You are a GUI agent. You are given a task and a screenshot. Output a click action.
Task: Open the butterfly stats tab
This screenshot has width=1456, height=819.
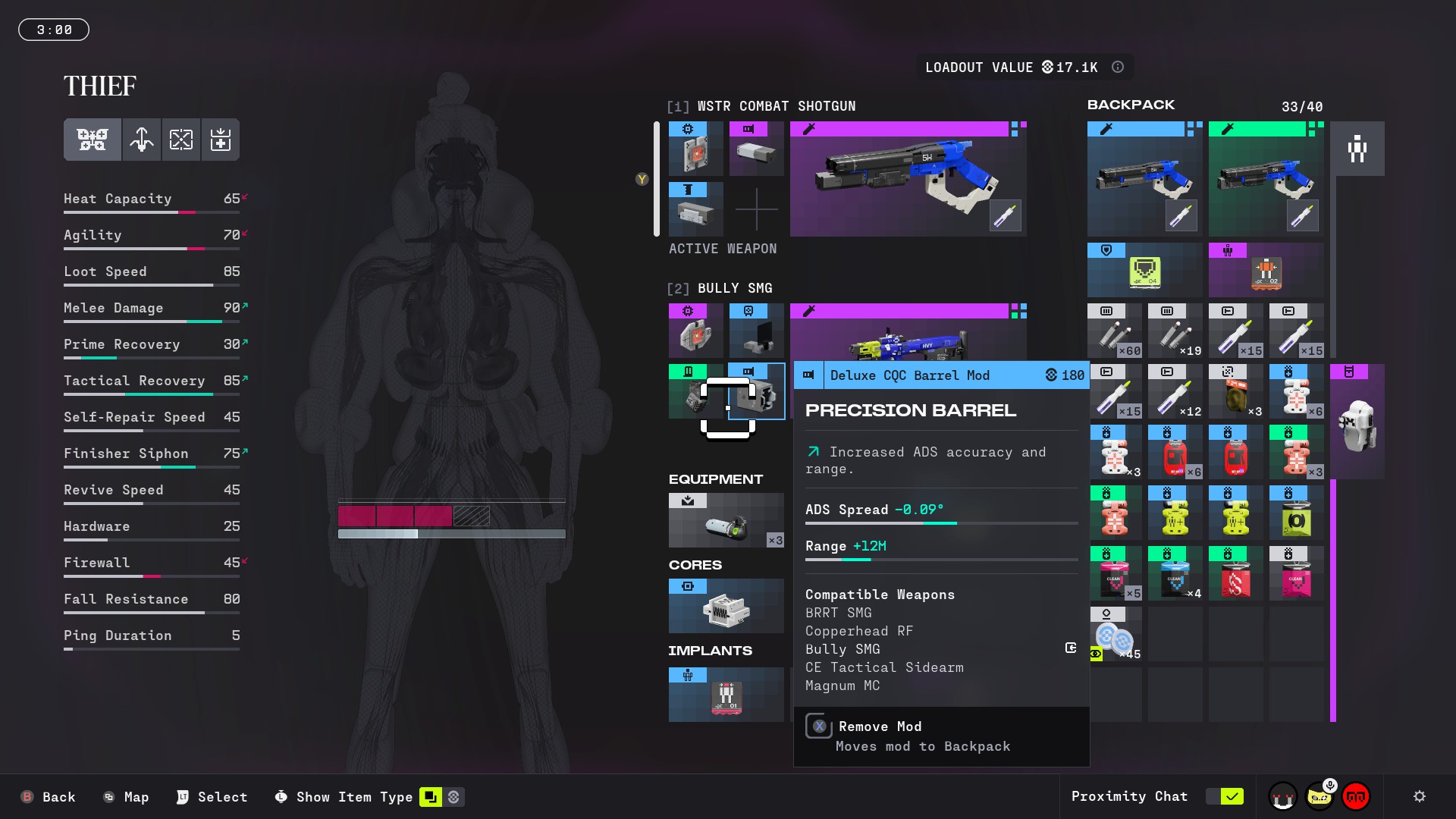pyautogui.click(x=93, y=140)
